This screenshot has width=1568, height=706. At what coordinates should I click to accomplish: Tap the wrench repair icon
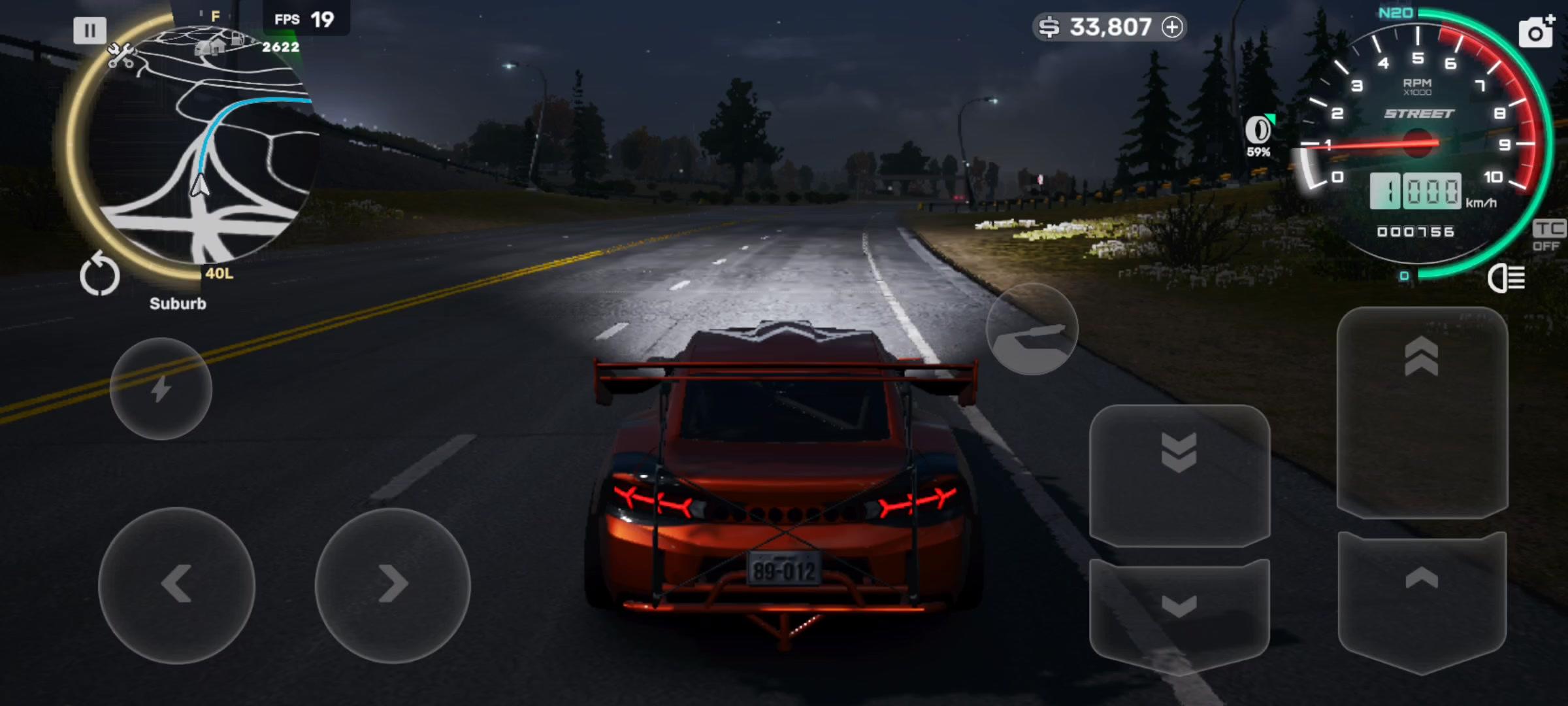coord(120,55)
